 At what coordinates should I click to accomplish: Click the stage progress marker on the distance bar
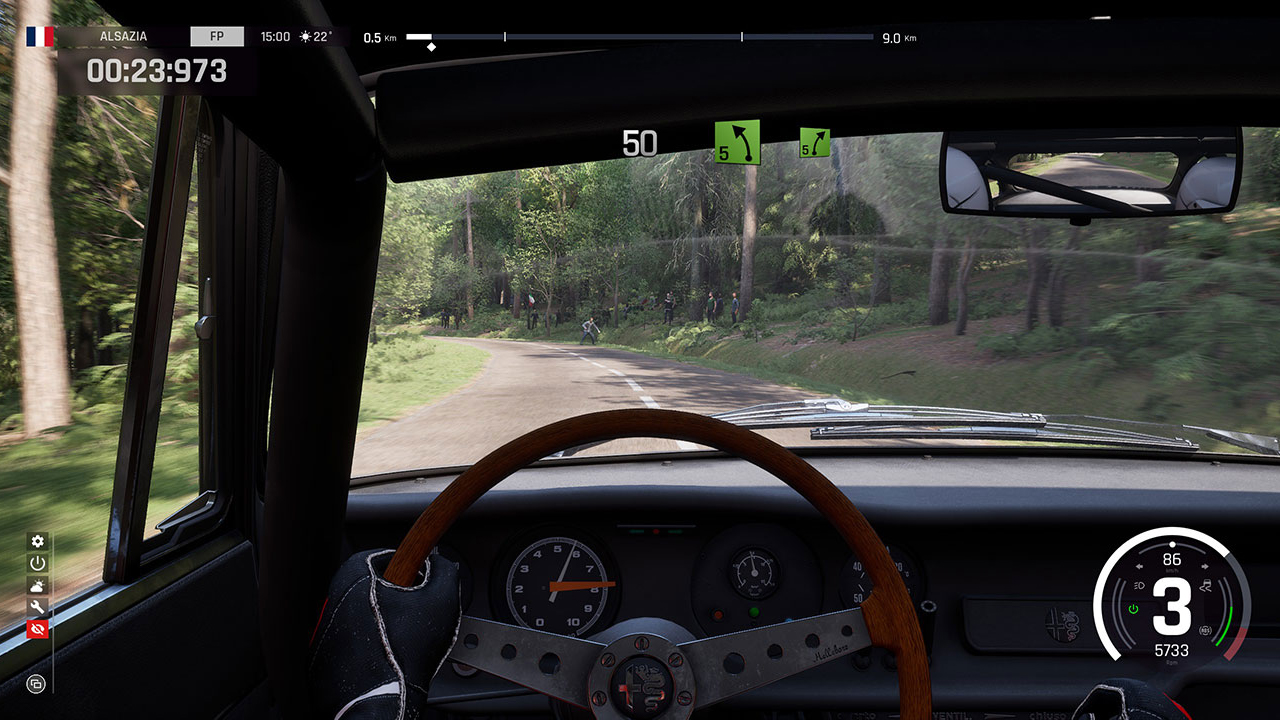click(432, 45)
